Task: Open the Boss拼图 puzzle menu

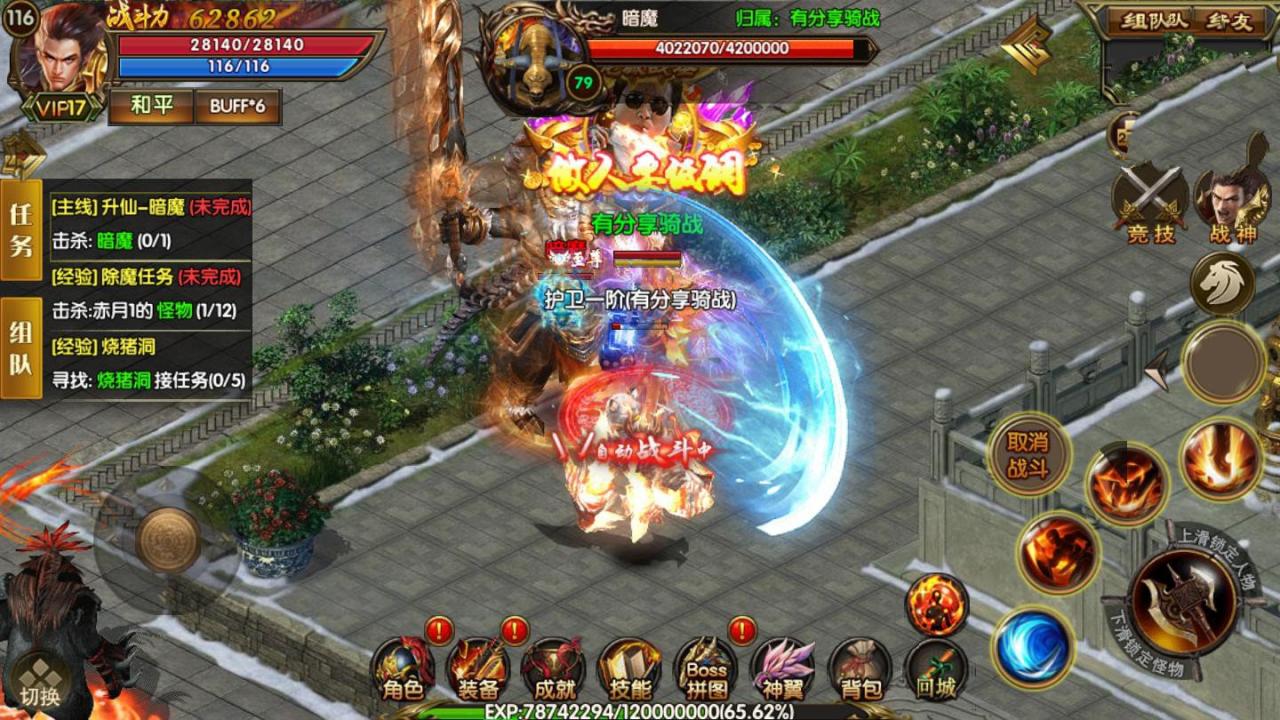Action: pyautogui.click(x=706, y=668)
